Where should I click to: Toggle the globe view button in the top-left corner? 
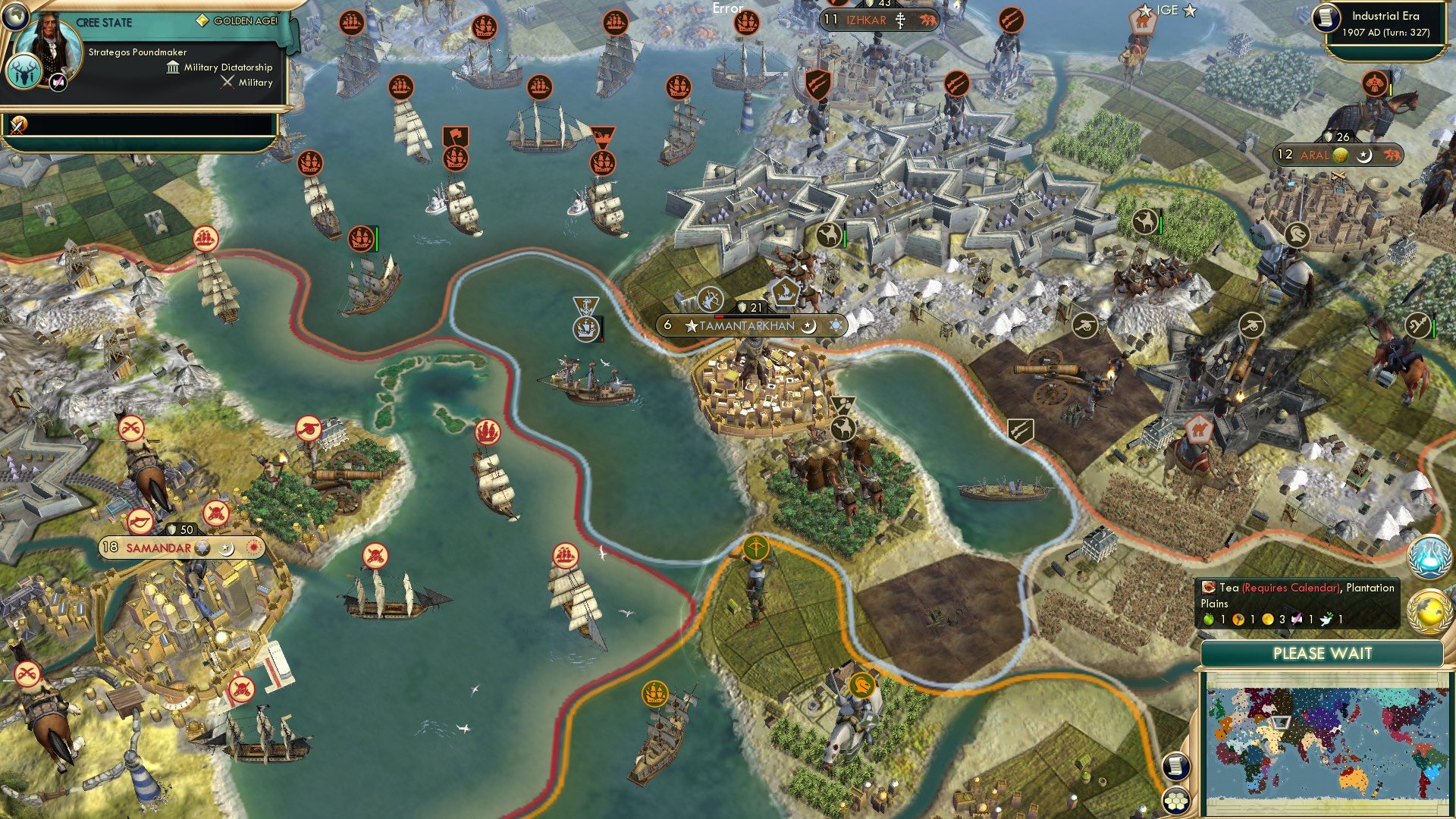tap(15, 15)
